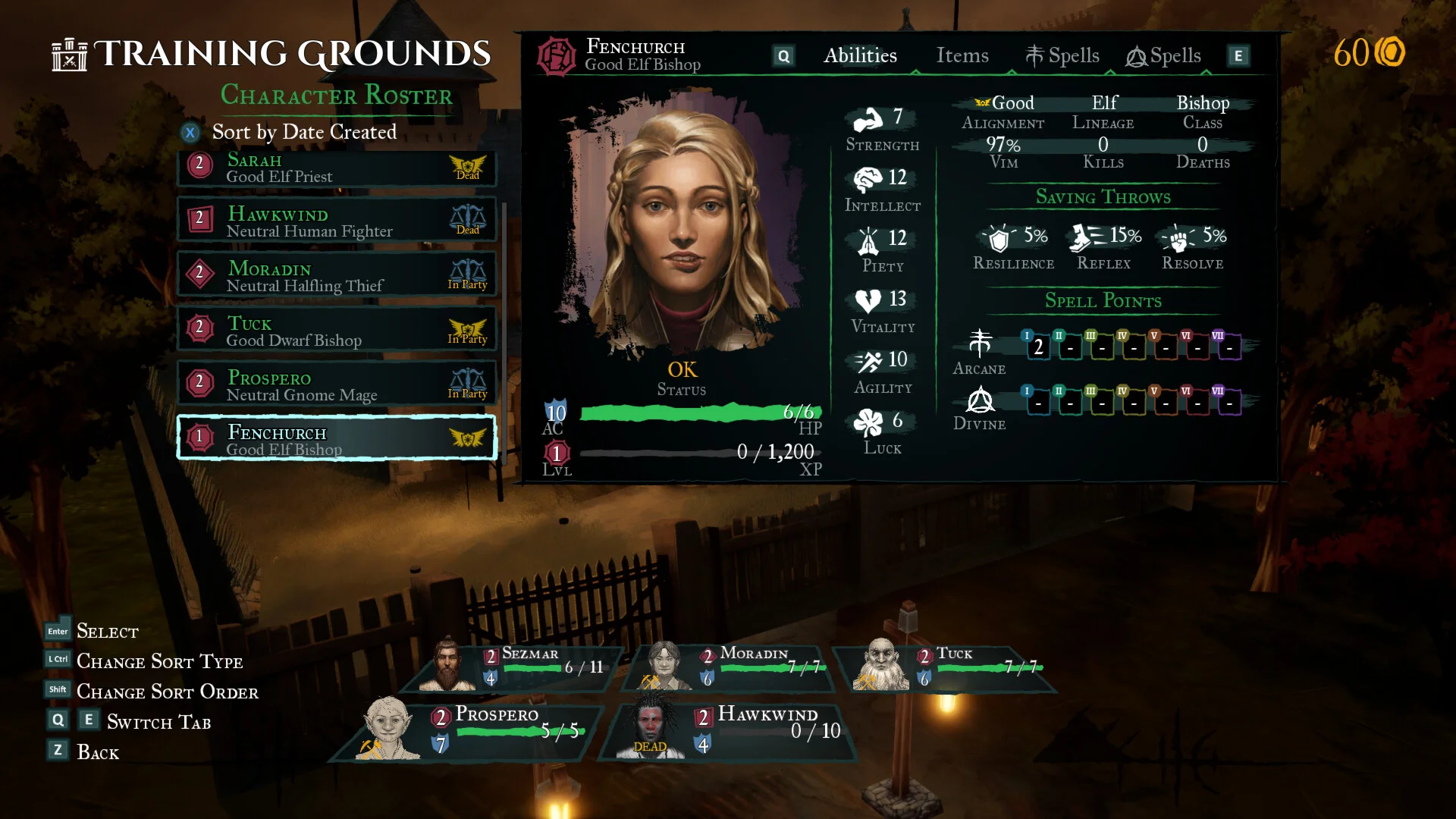The height and width of the screenshot is (819, 1456).
Task: Select Sezmar's party portrait card
Action: [516, 665]
